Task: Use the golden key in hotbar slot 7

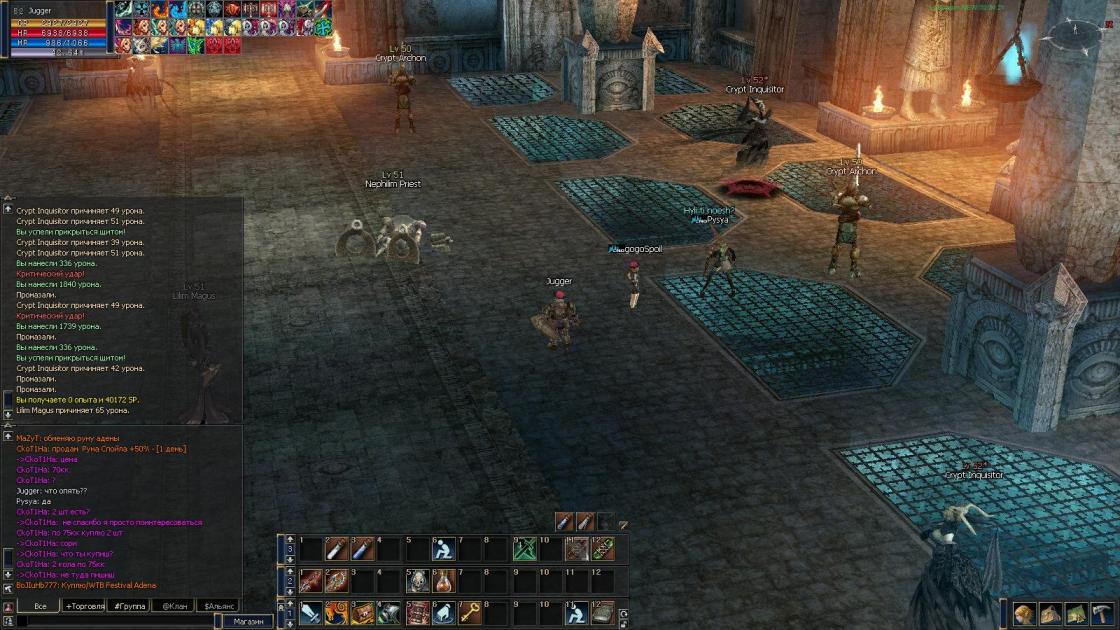Action: [x=470, y=612]
